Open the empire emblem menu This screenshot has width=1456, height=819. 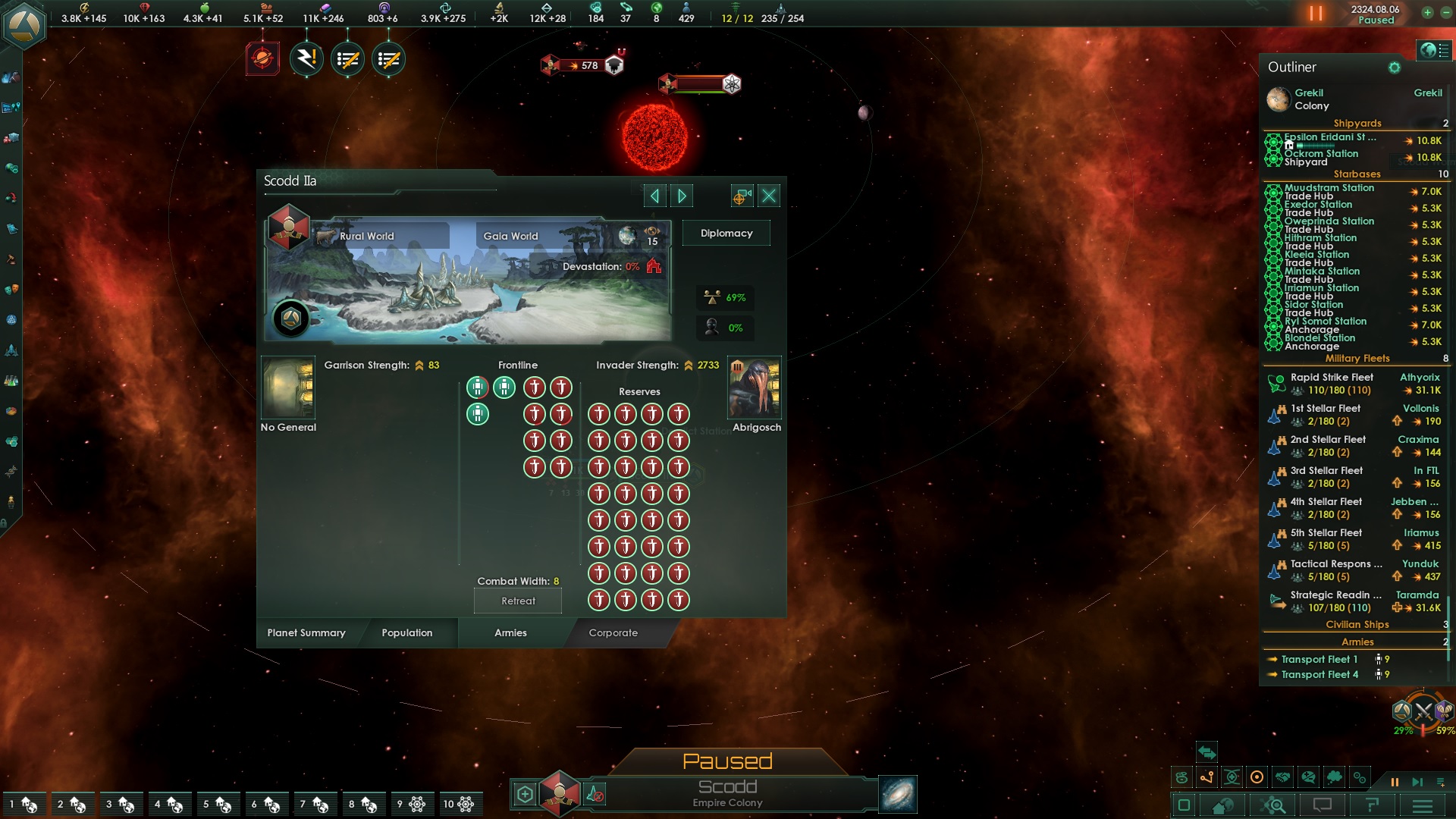coord(23,24)
